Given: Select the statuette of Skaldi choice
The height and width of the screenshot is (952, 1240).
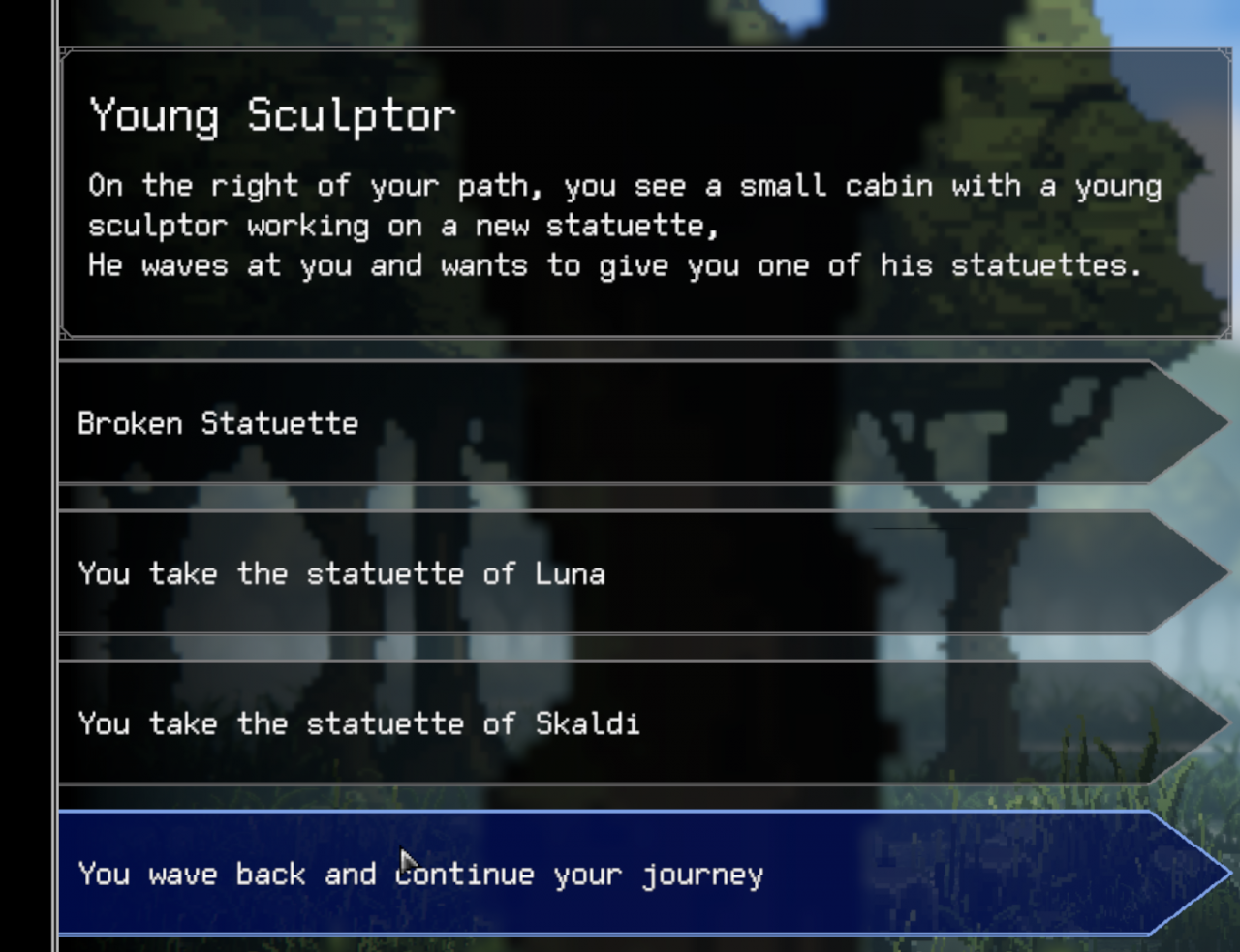Looking at the screenshot, I should click(x=620, y=723).
